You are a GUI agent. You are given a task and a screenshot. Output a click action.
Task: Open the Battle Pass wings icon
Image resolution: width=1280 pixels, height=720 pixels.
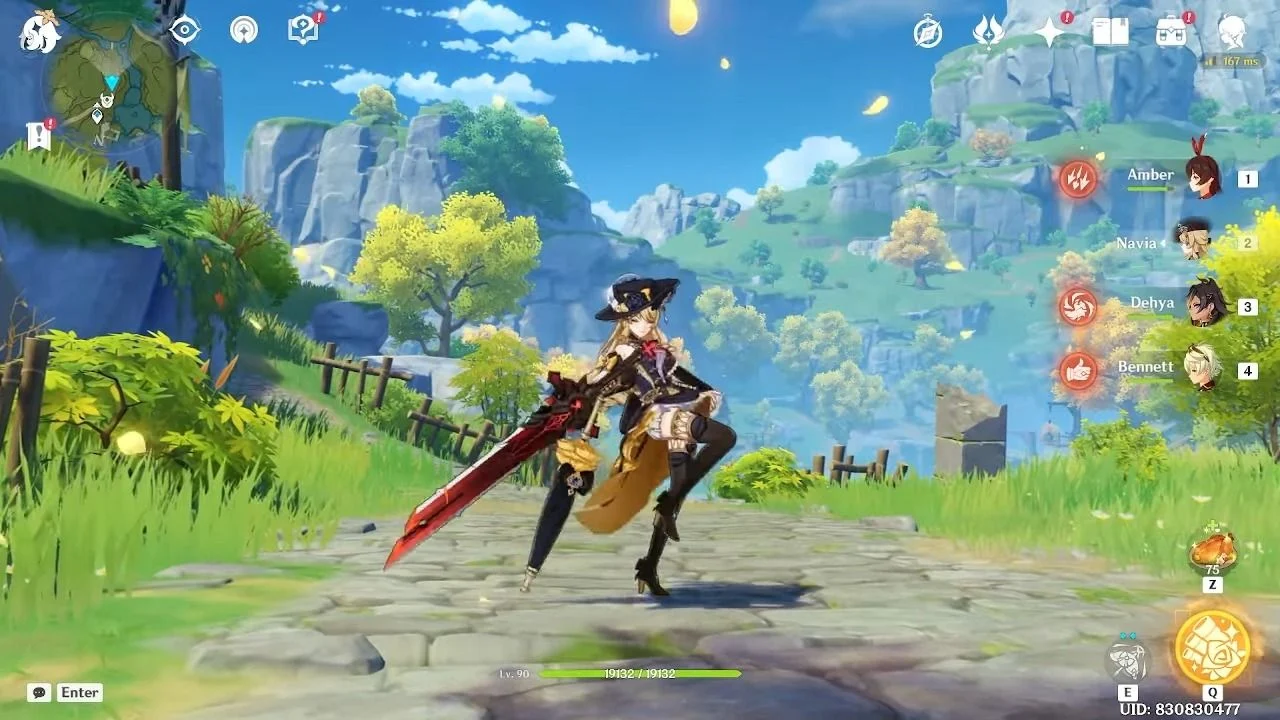[988, 33]
